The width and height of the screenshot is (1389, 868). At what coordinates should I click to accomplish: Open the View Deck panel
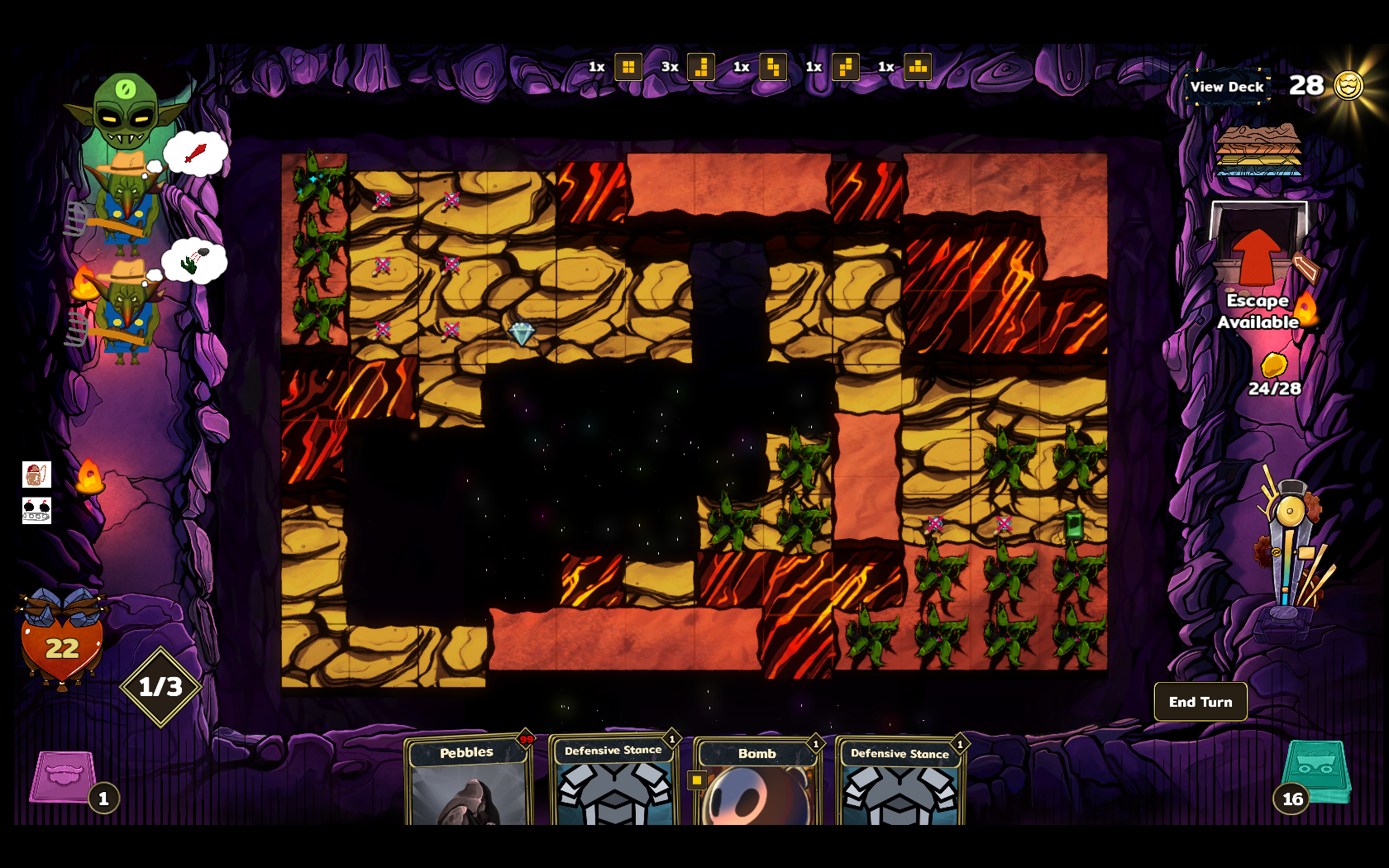pos(1227,87)
